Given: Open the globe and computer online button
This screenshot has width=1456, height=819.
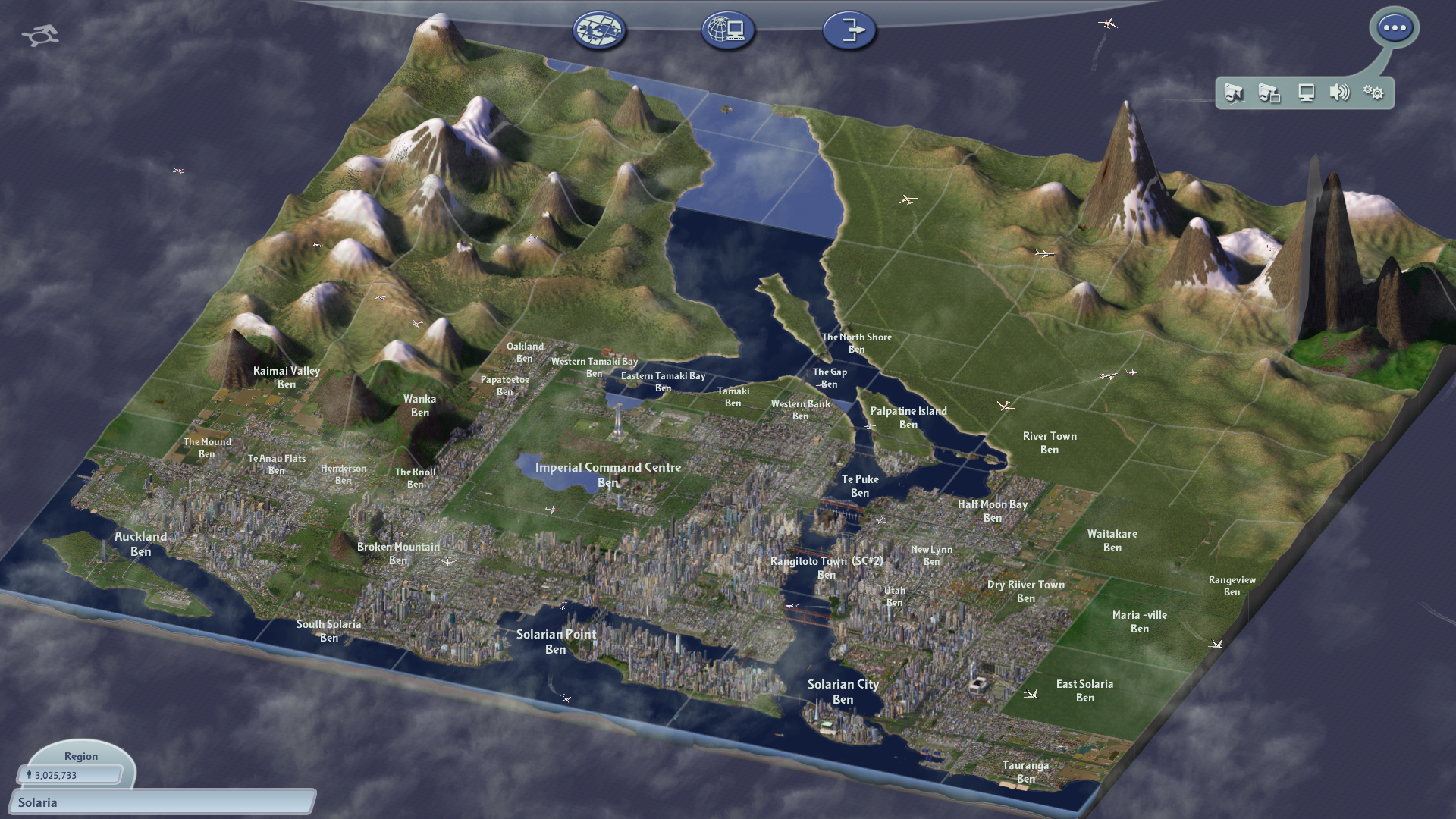Looking at the screenshot, I should pyautogui.click(x=727, y=31).
